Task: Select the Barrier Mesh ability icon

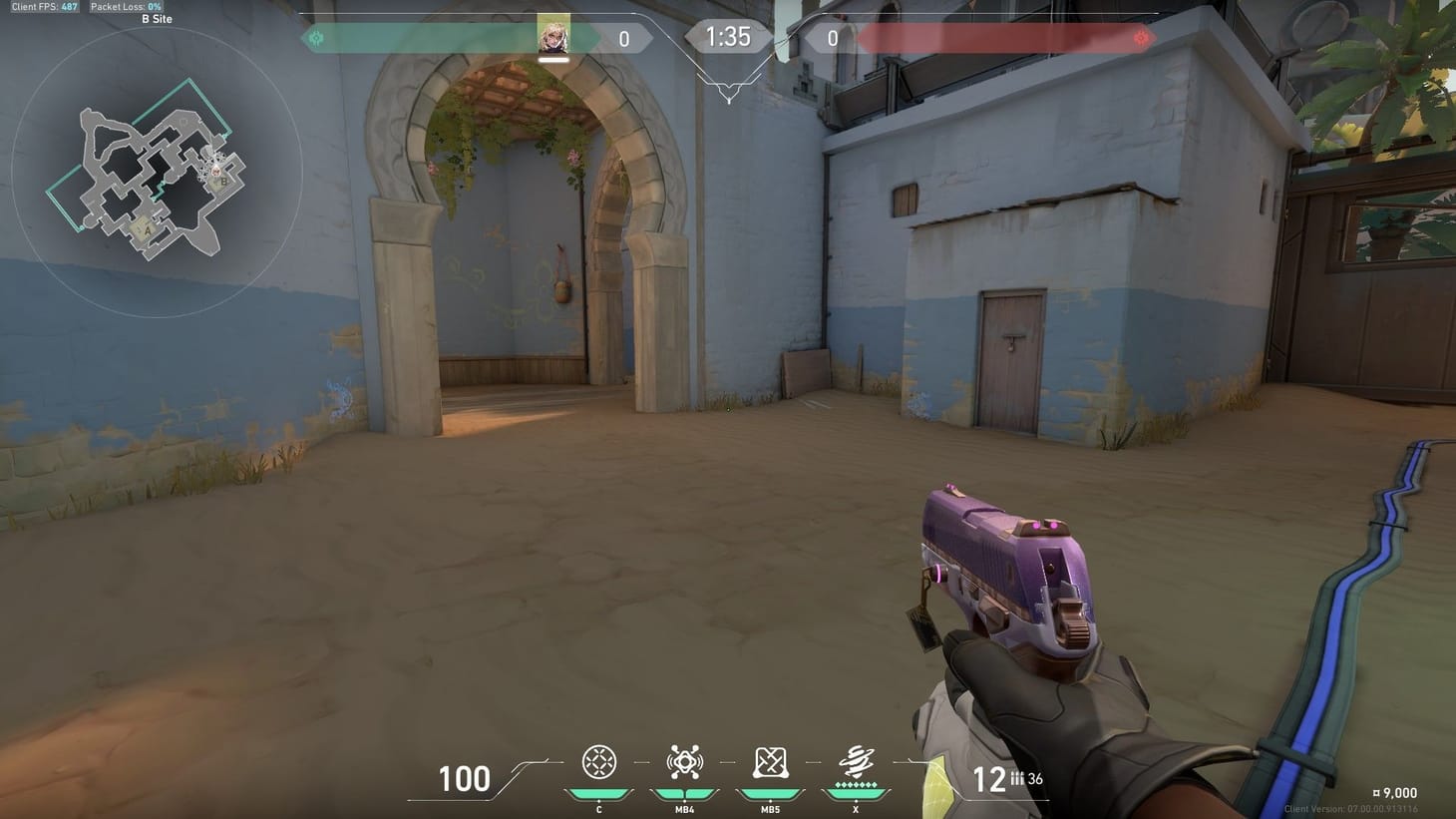Action: click(x=769, y=761)
